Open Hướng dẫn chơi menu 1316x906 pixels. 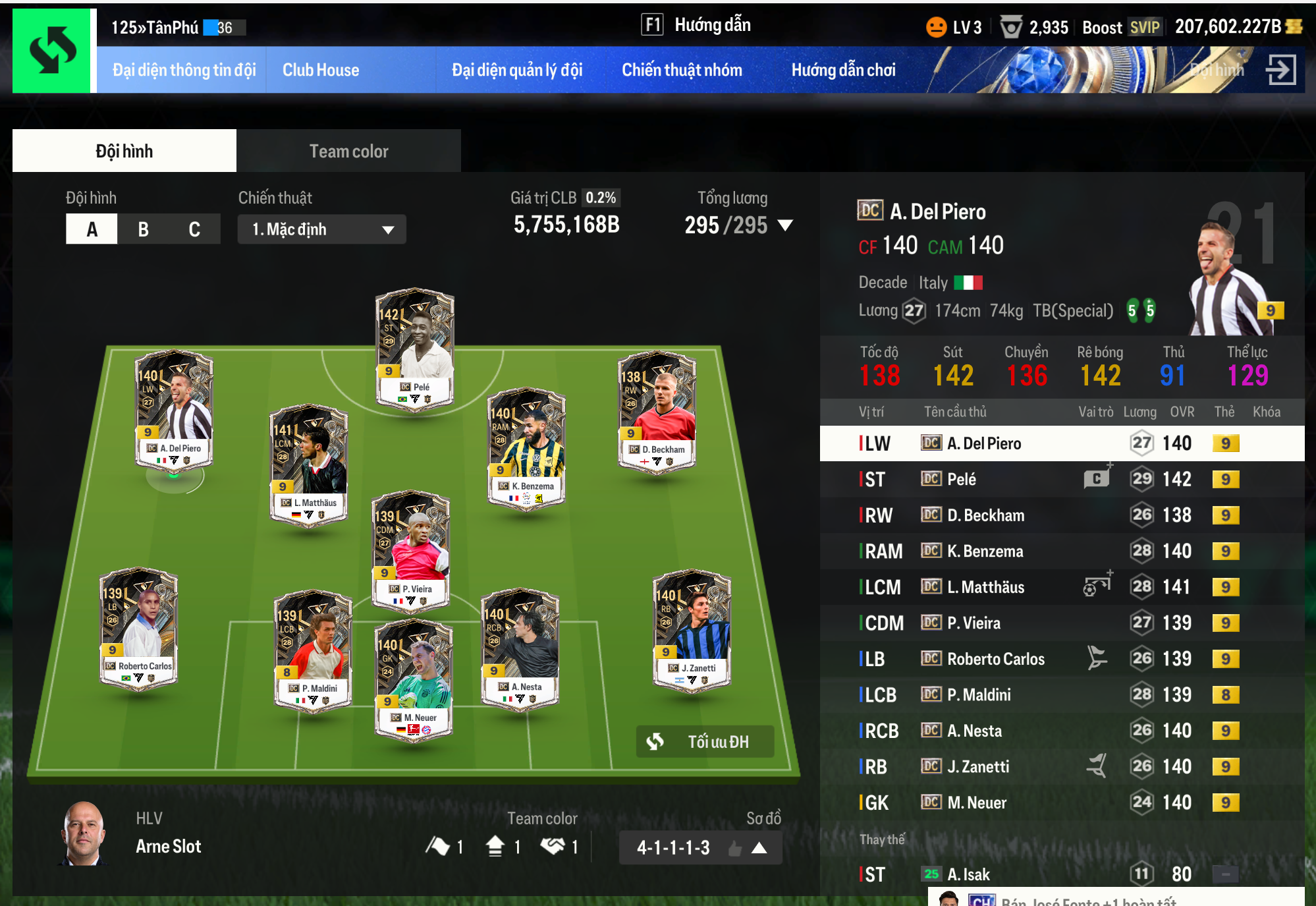pyautogui.click(x=843, y=70)
